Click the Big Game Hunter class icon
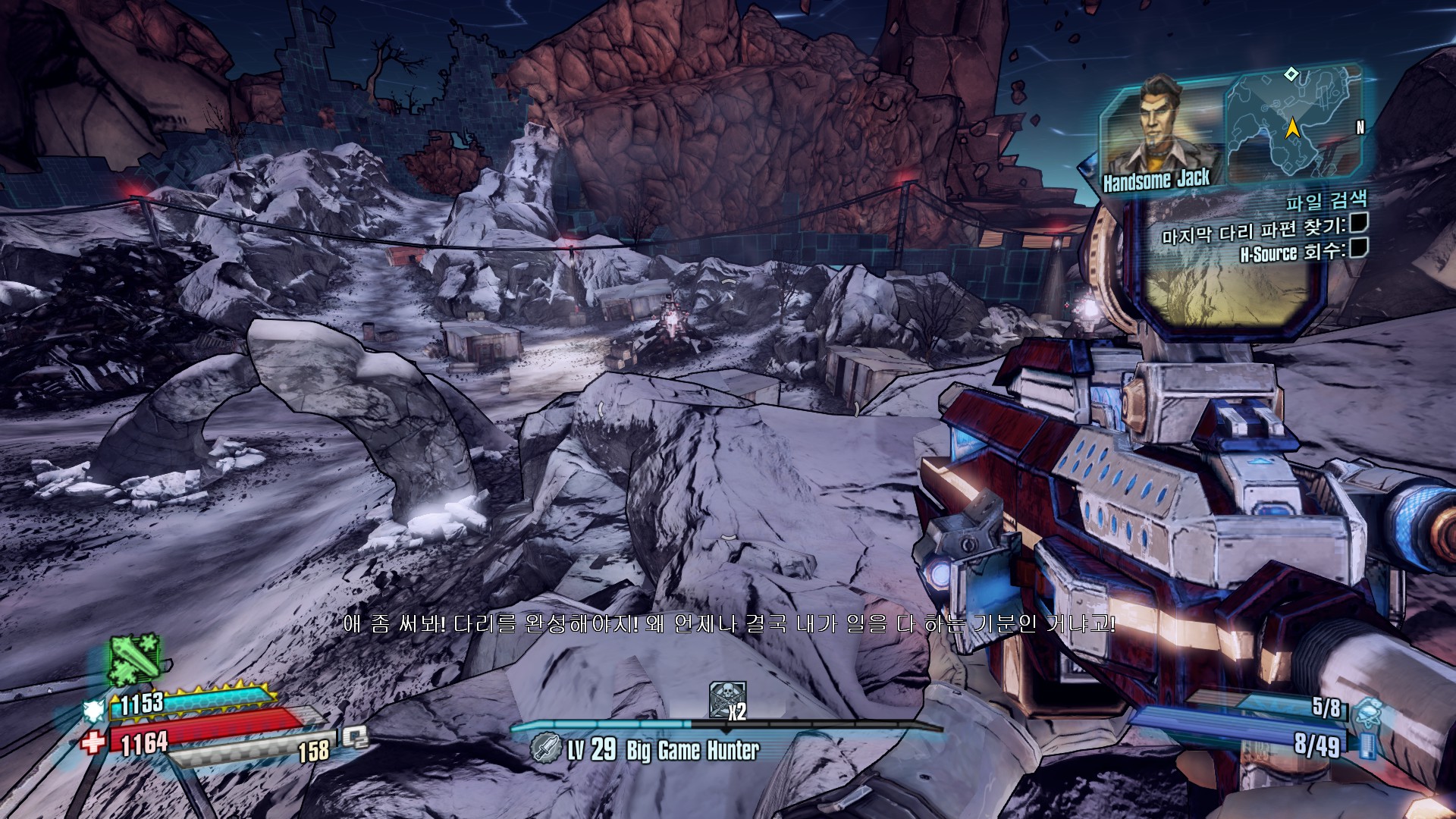This screenshot has height=819, width=1456. (545, 748)
